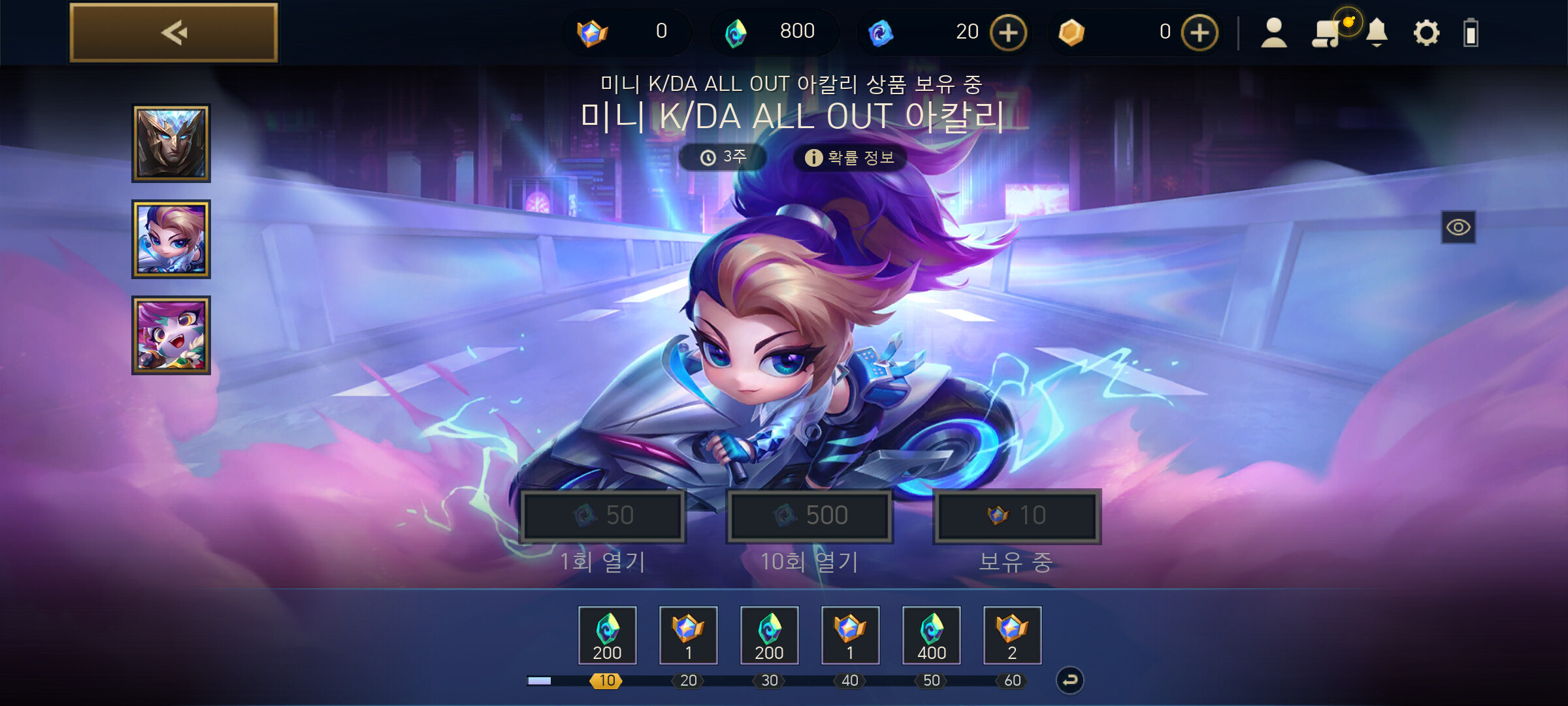Select the mini K/DA Akali thumbnail

pos(171,239)
